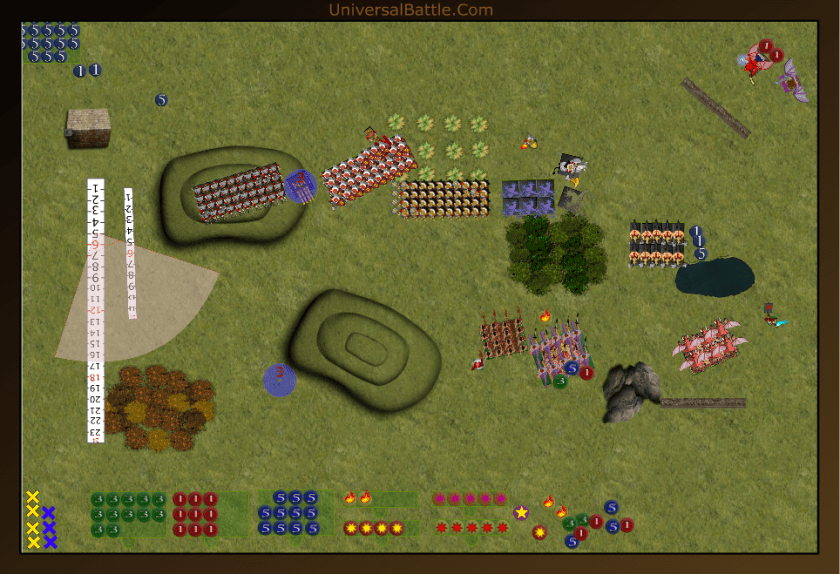Pick the magenta star token row
Viewport: 840px width, 574px height.
[469, 498]
